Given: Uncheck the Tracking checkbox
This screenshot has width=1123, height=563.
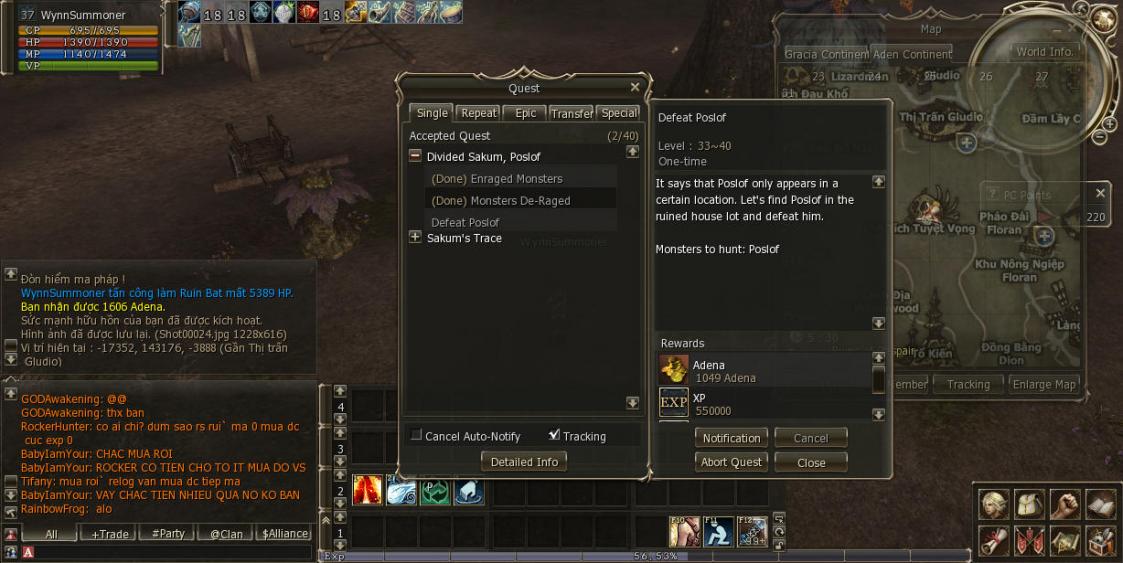Looking at the screenshot, I should 554,436.
